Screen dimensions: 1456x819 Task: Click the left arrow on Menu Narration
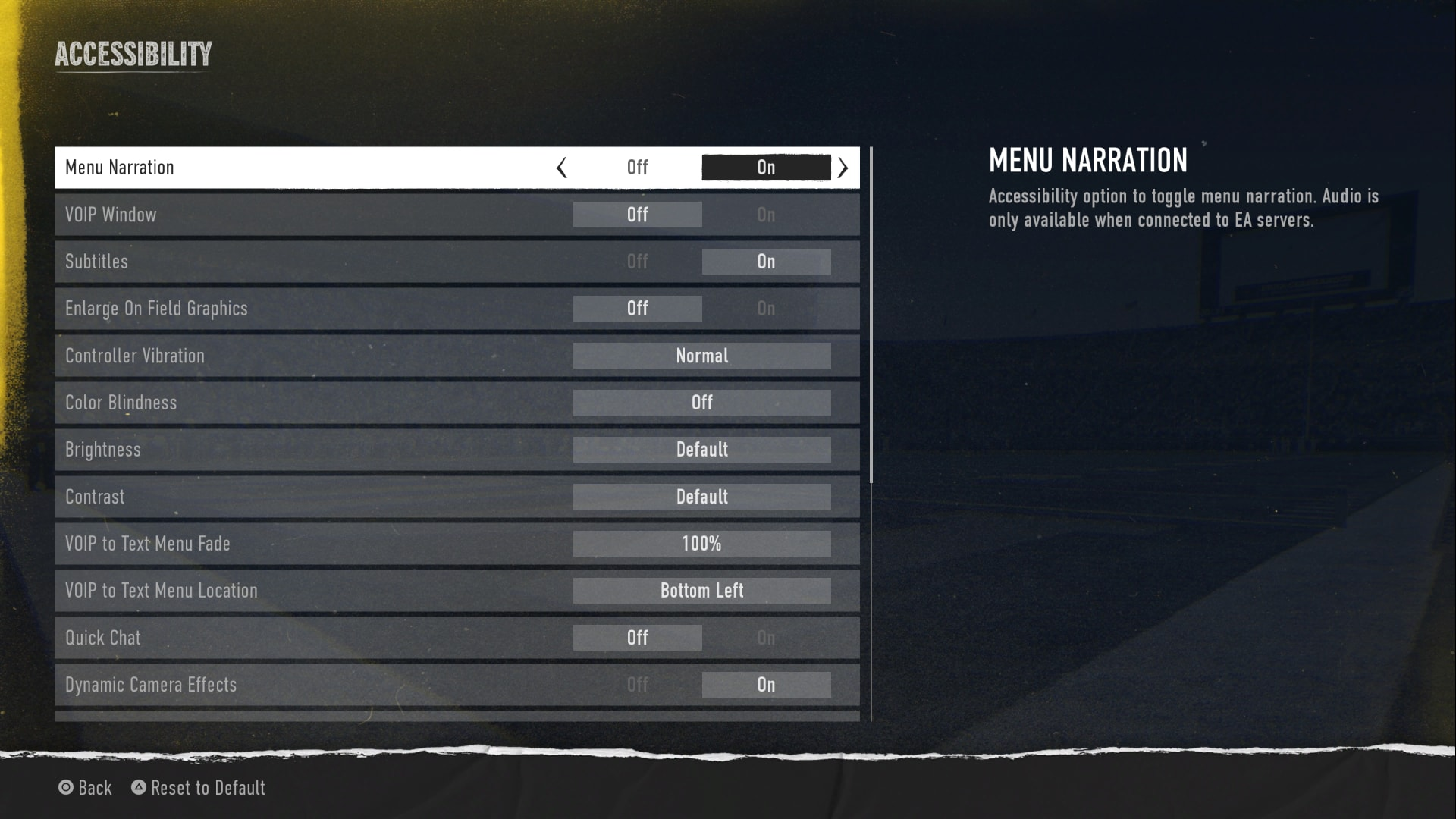point(561,168)
